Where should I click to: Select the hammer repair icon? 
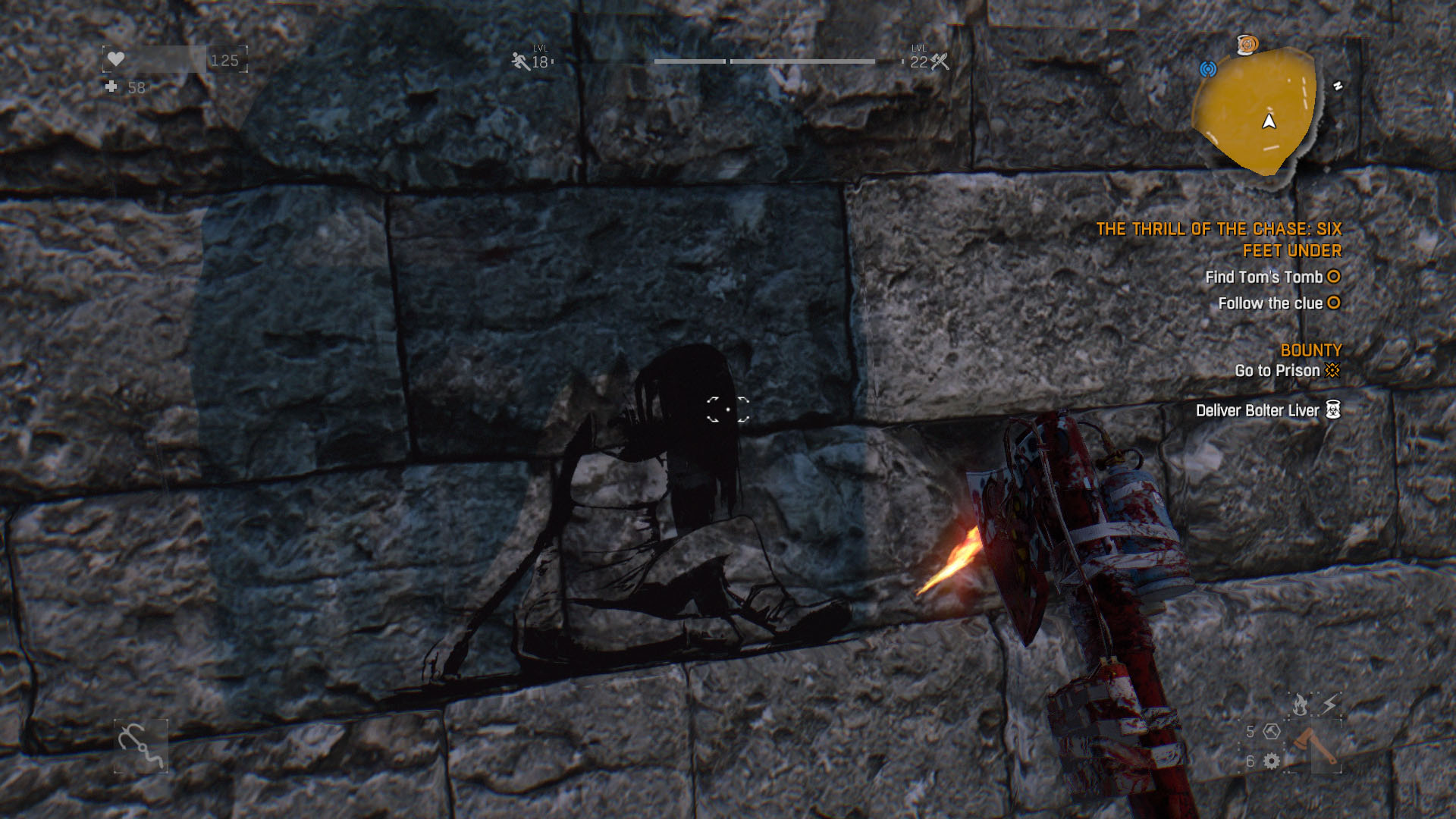[1272, 732]
